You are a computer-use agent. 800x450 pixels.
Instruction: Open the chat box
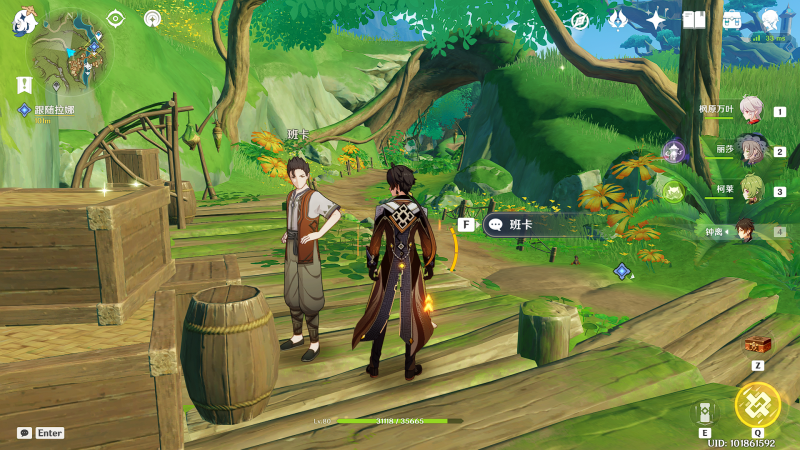tap(24, 433)
